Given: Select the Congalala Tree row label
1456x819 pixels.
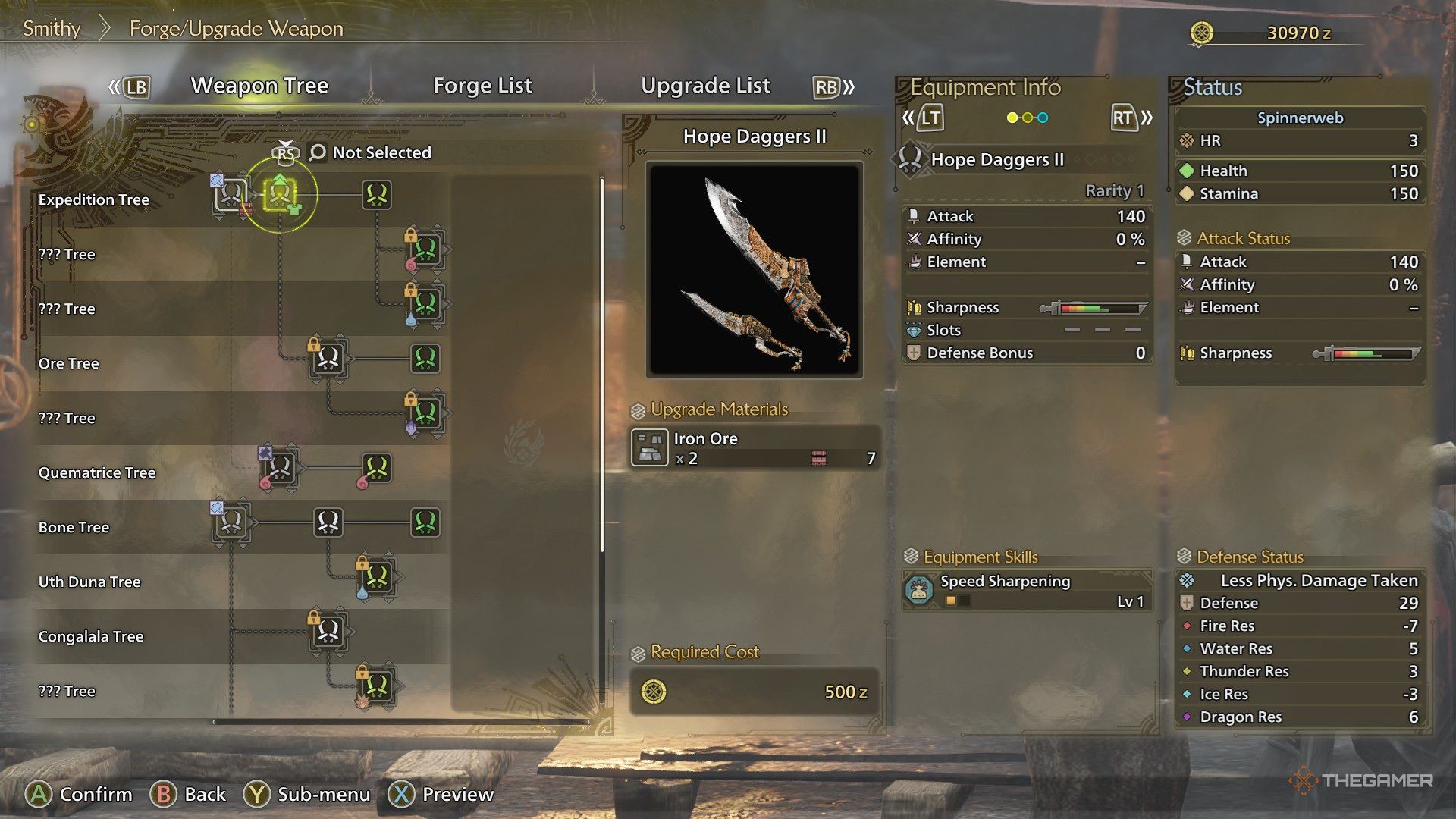Looking at the screenshot, I should tap(91, 636).
